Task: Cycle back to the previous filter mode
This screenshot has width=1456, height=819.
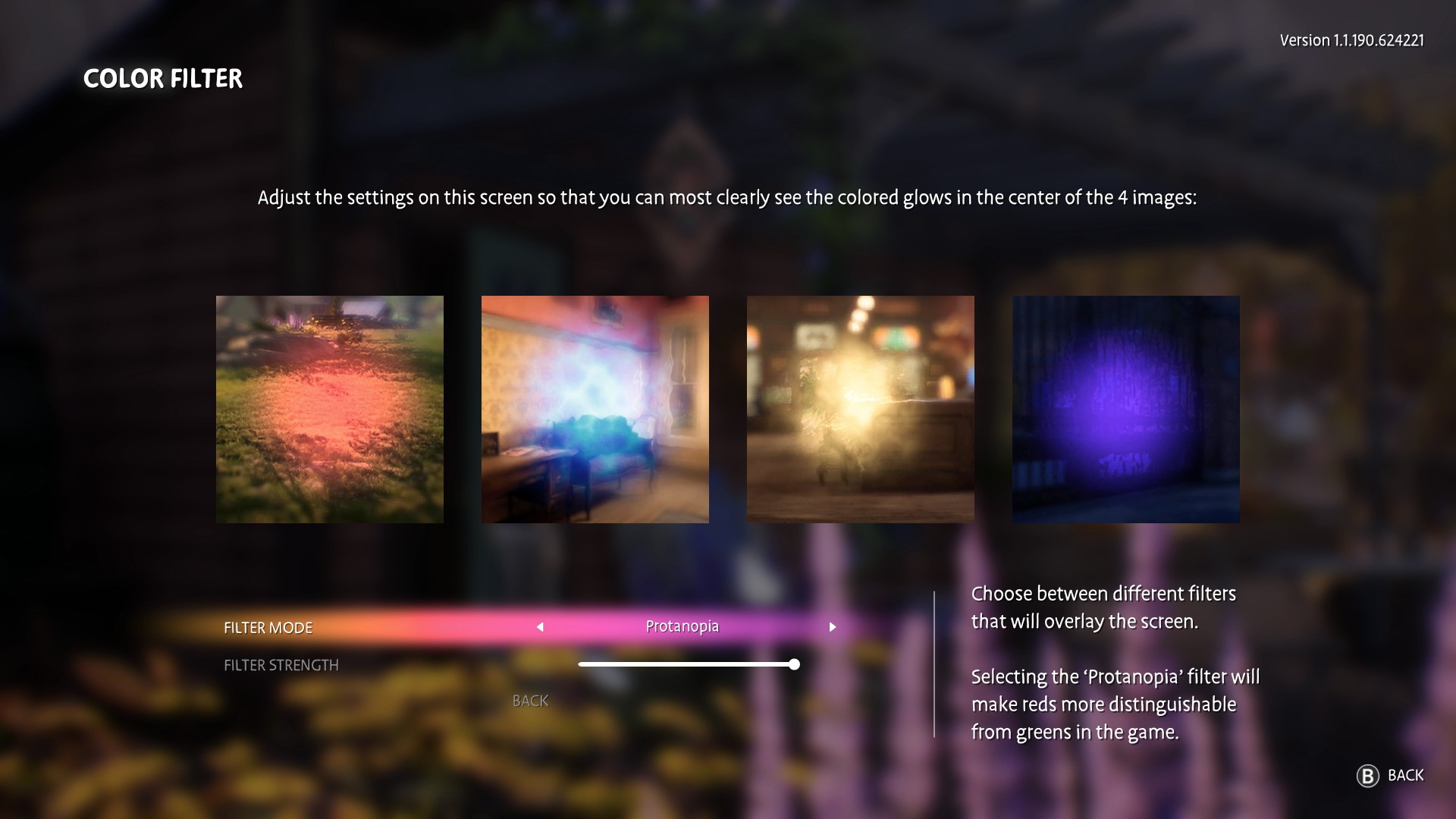Action: click(540, 627)
